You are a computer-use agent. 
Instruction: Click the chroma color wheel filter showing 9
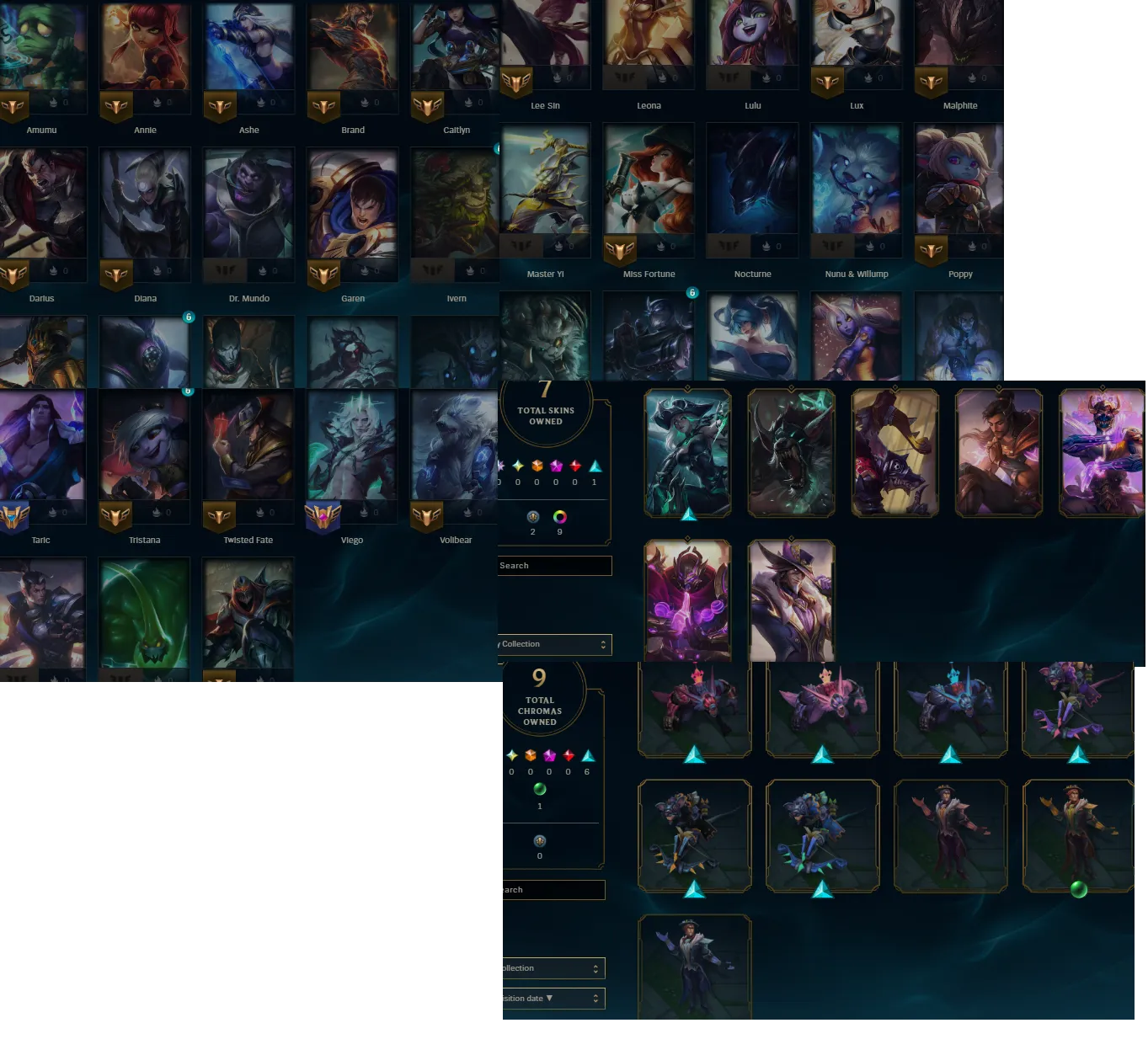tap(560, 516)
